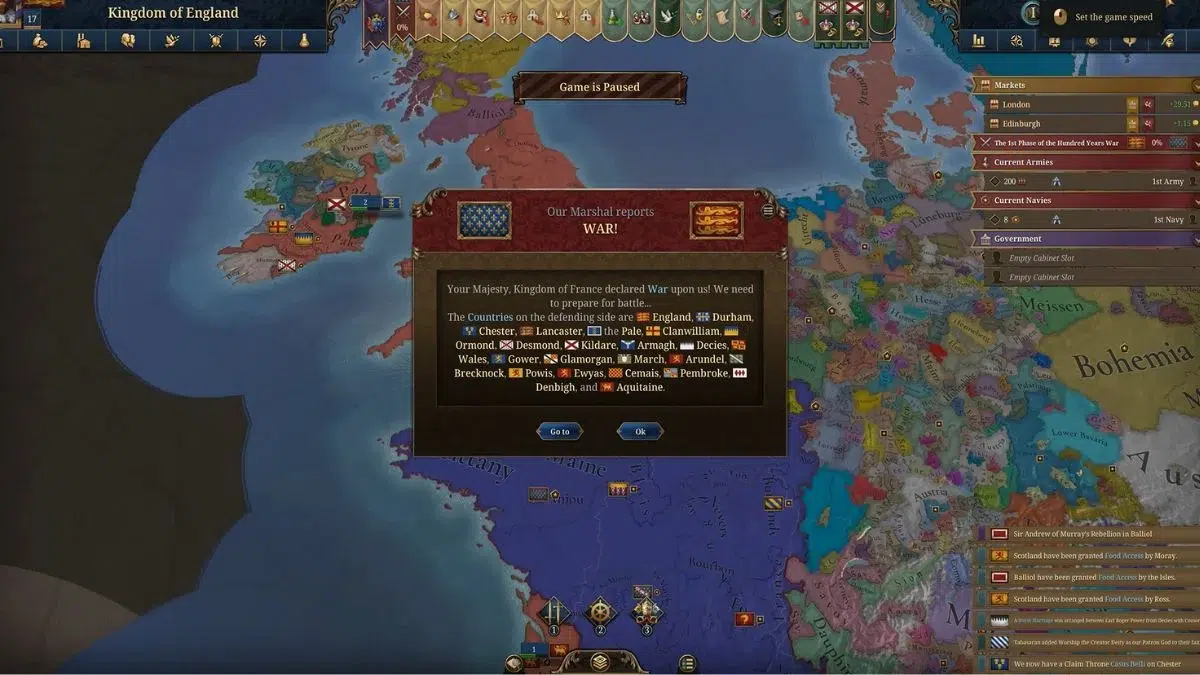Viewport: 1200px width, 675px height.
Task: Click the ship's wheel group button numbered 2
Action: [x=600, y=612]
